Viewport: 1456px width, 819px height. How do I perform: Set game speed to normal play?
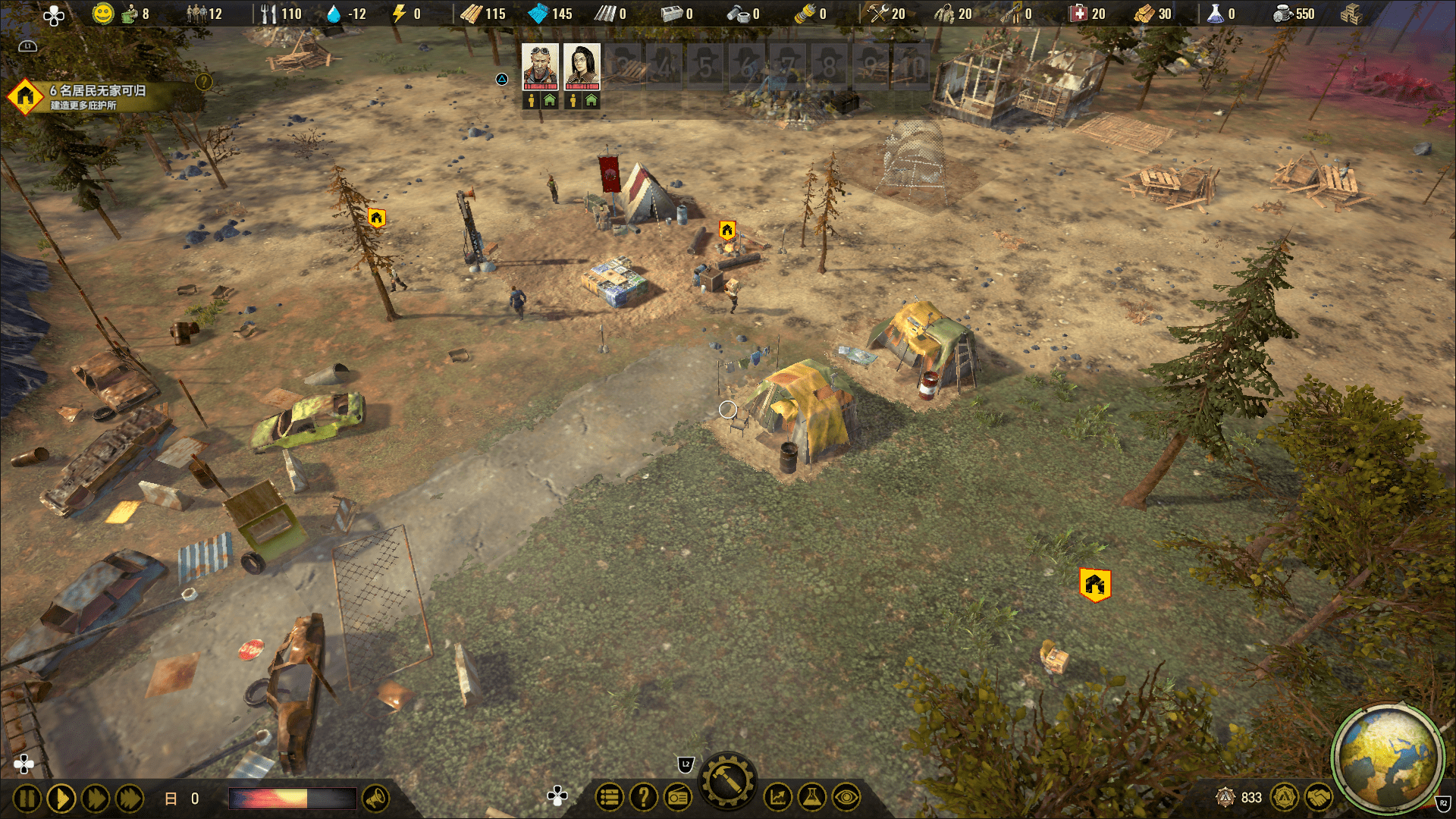coord(61,799)
